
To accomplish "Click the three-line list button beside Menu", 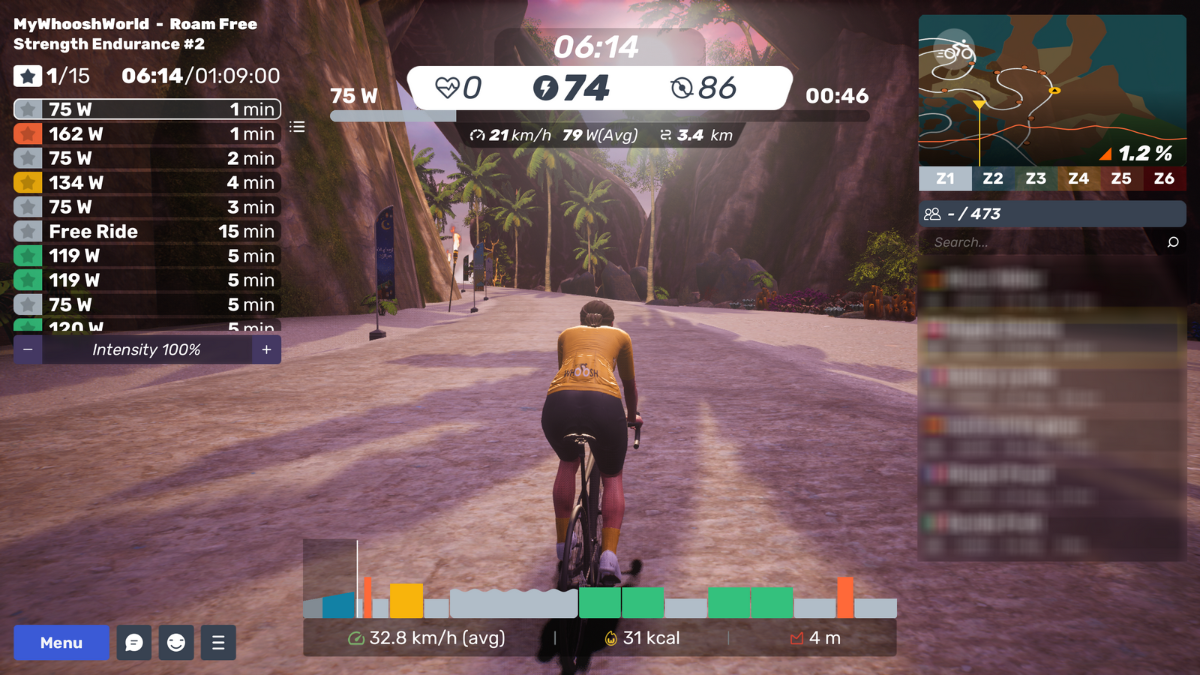I will point(218,643).
